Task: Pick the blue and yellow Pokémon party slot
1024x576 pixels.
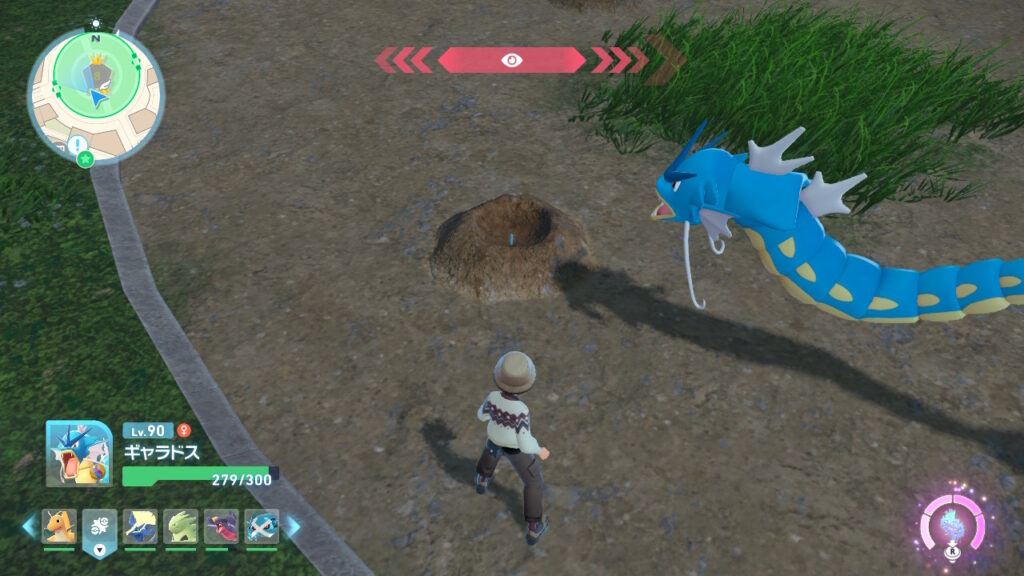Action: click(140, 527)
